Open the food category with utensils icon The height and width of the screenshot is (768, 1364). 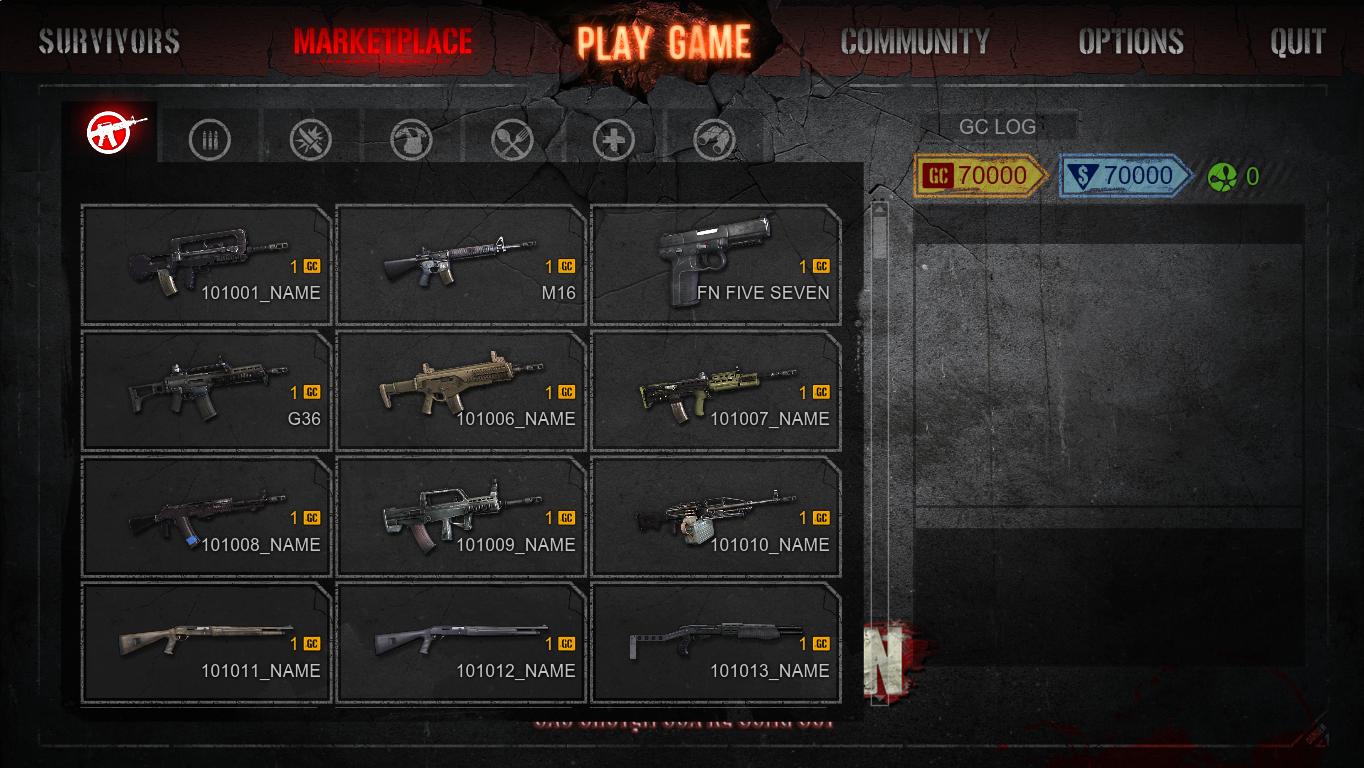tap(512, 138)
